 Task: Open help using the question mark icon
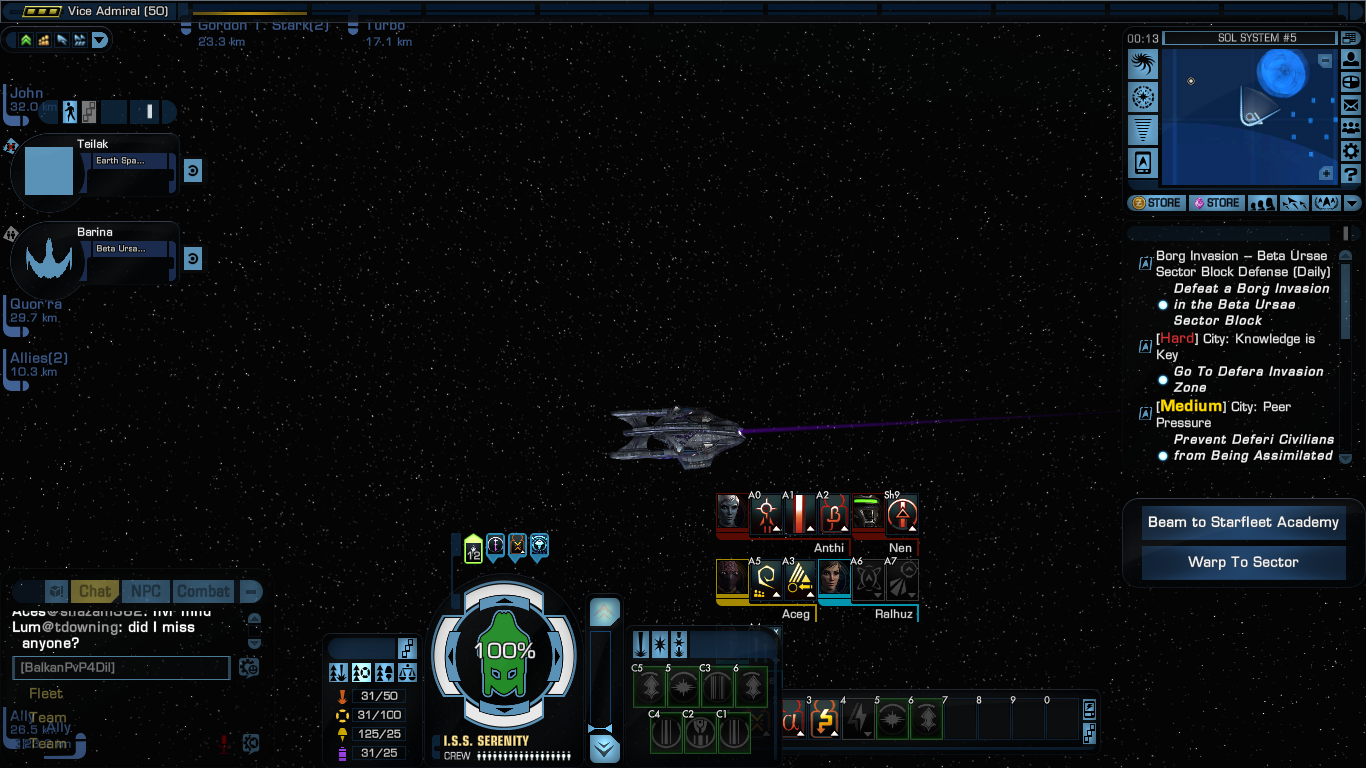(1351, 174)
